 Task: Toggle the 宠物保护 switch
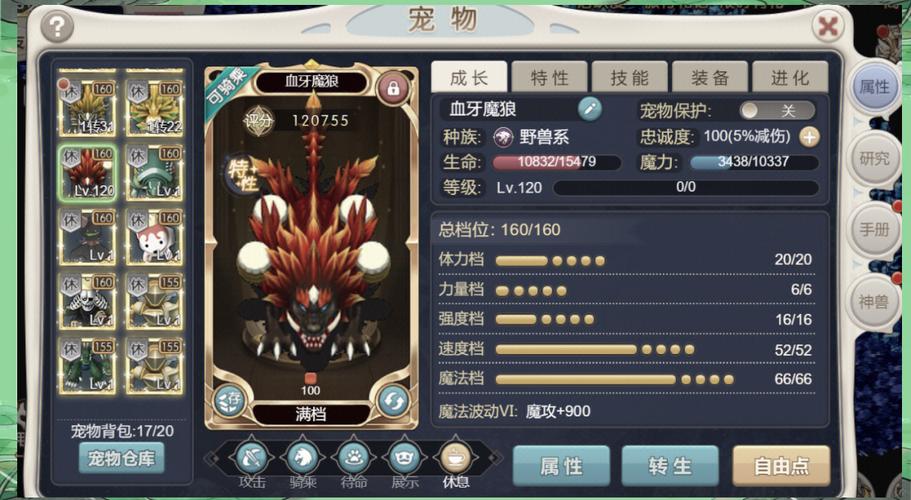777,110
